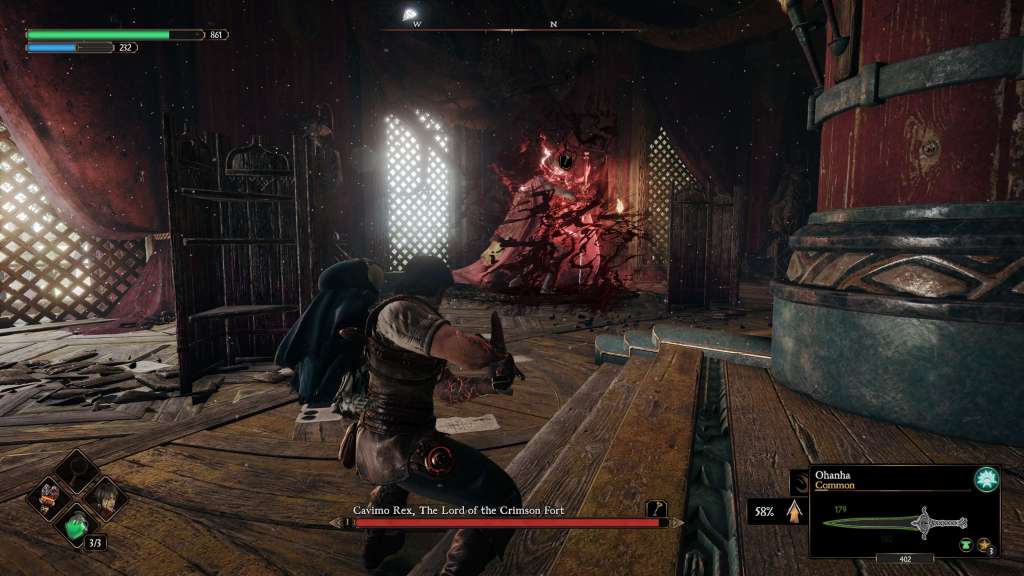Click the orange star weapon icon
The image size is (1024, 576).
point(985,545)
